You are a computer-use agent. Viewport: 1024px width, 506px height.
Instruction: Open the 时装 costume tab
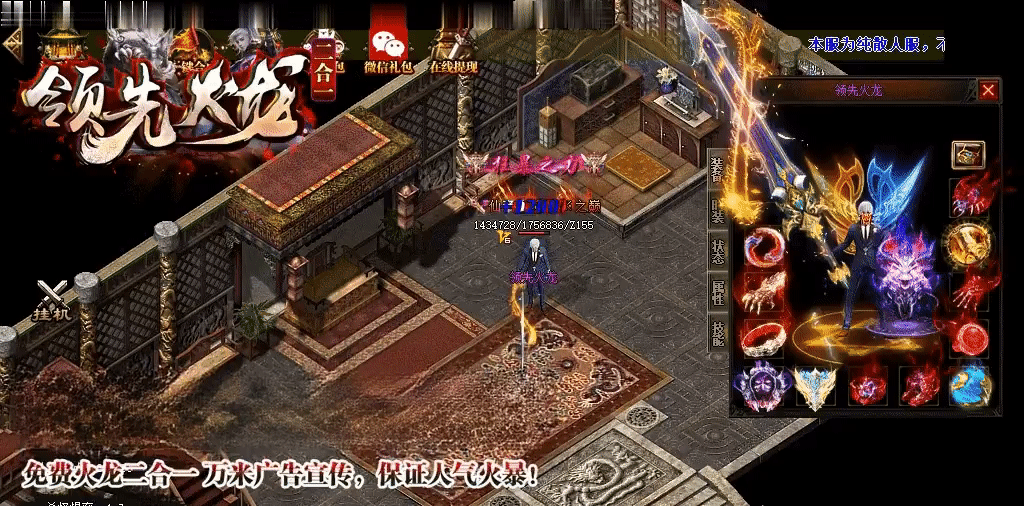pos(717,210)
